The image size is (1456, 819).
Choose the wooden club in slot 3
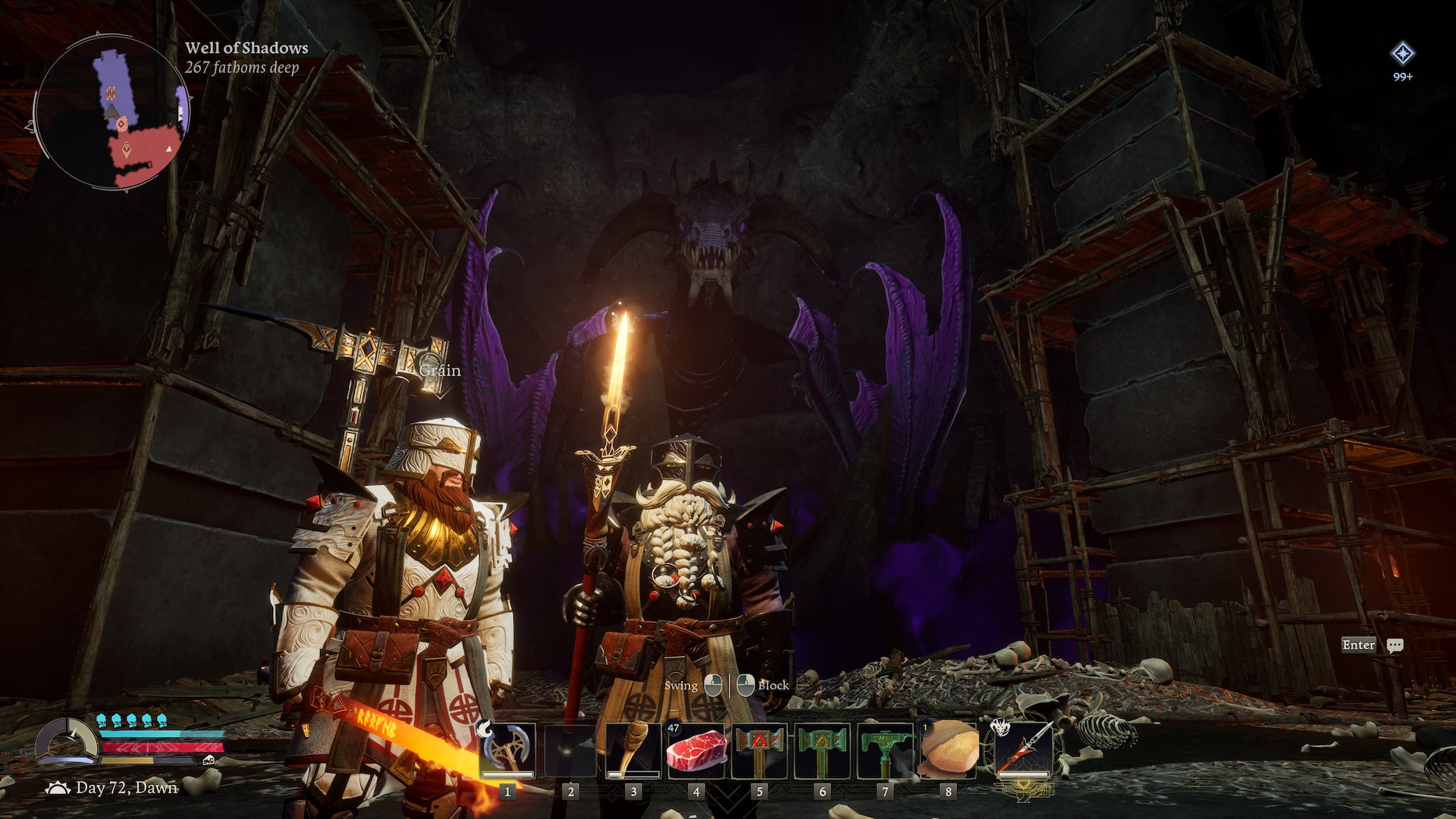click(633, 750)
